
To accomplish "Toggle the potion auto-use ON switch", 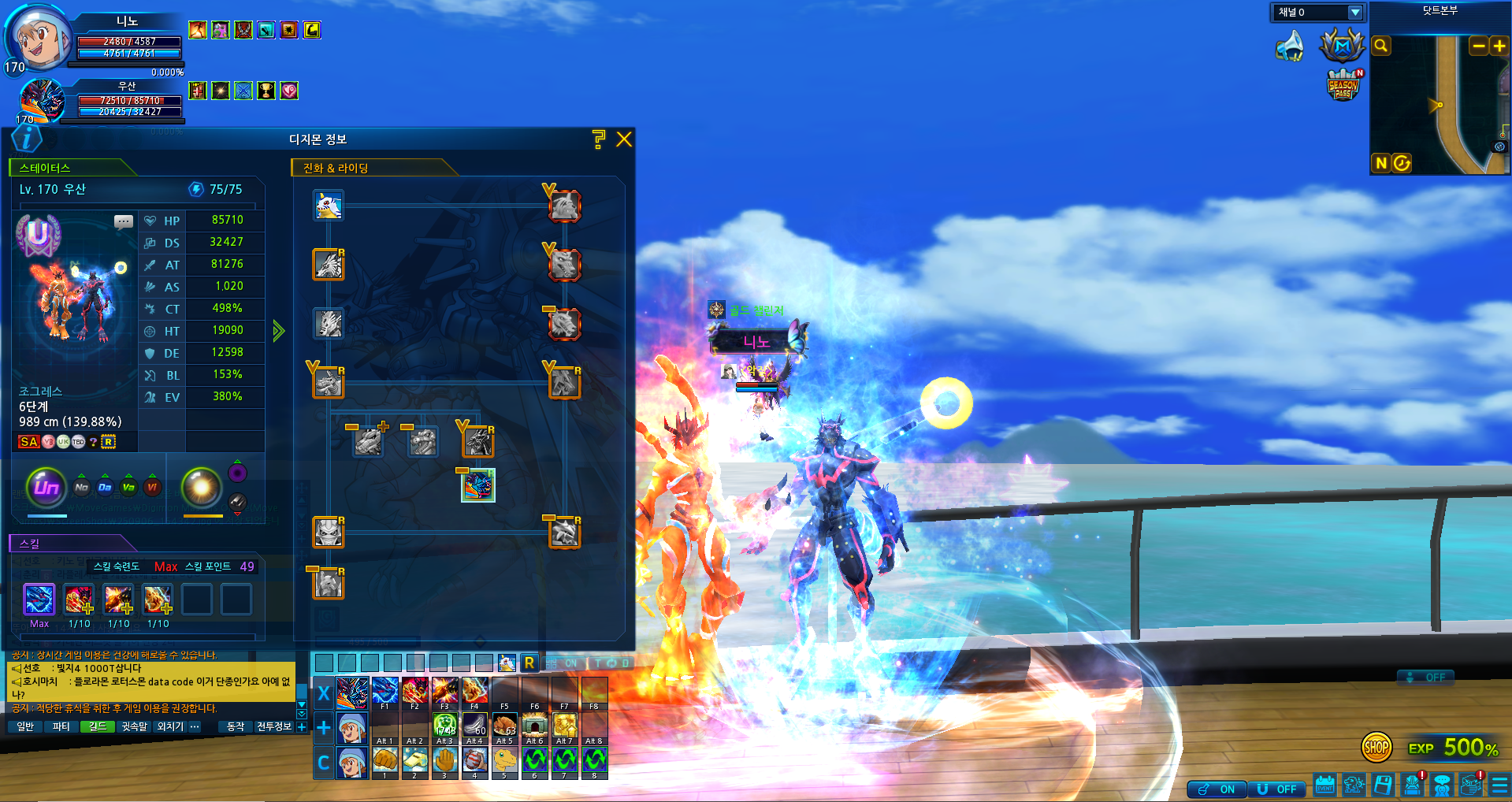I will click(x=1217, y=789).
